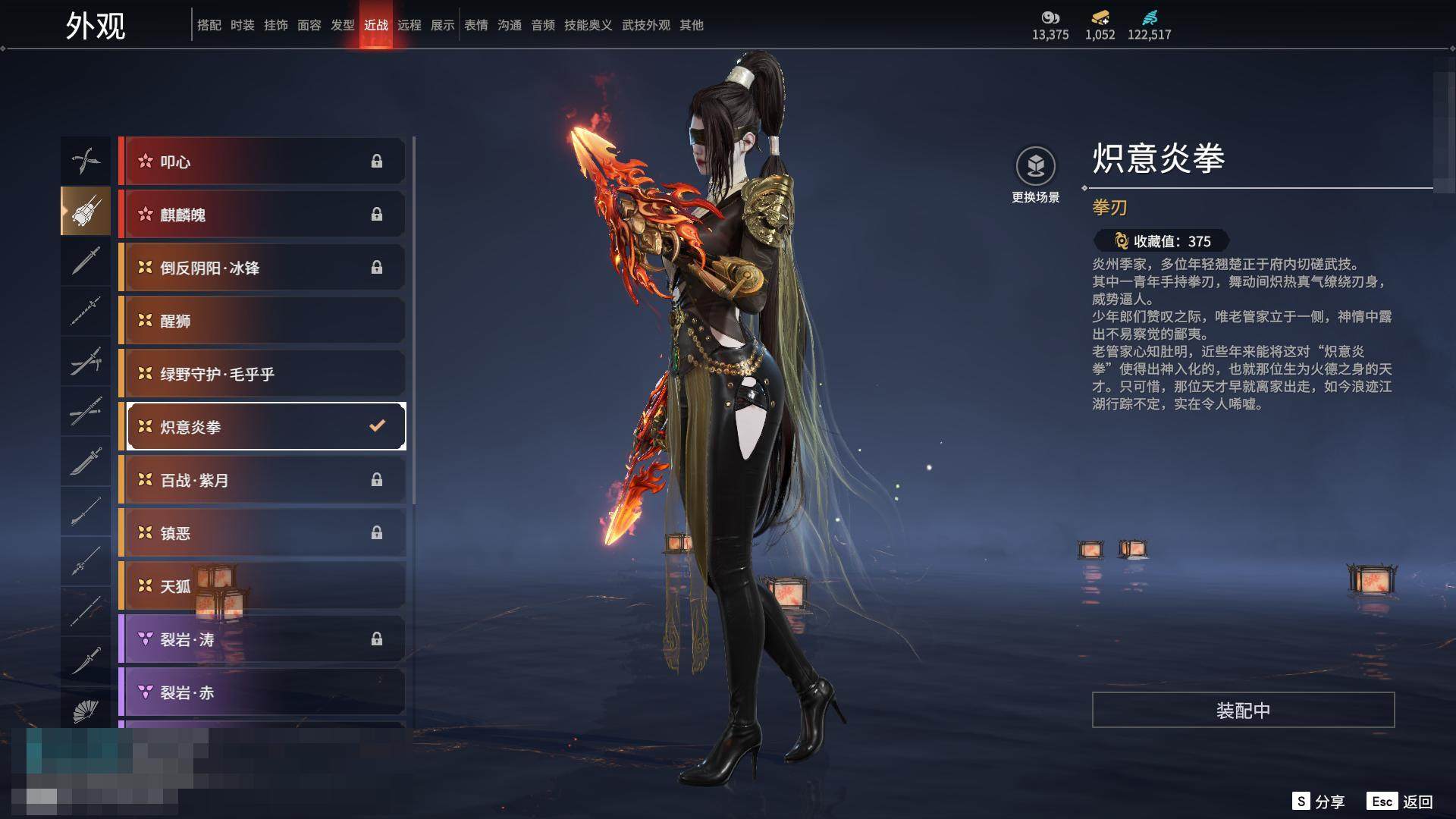Screen dimensions: 1456x819
Task: Click 返回 to go back
Action: pos(1401,802)
